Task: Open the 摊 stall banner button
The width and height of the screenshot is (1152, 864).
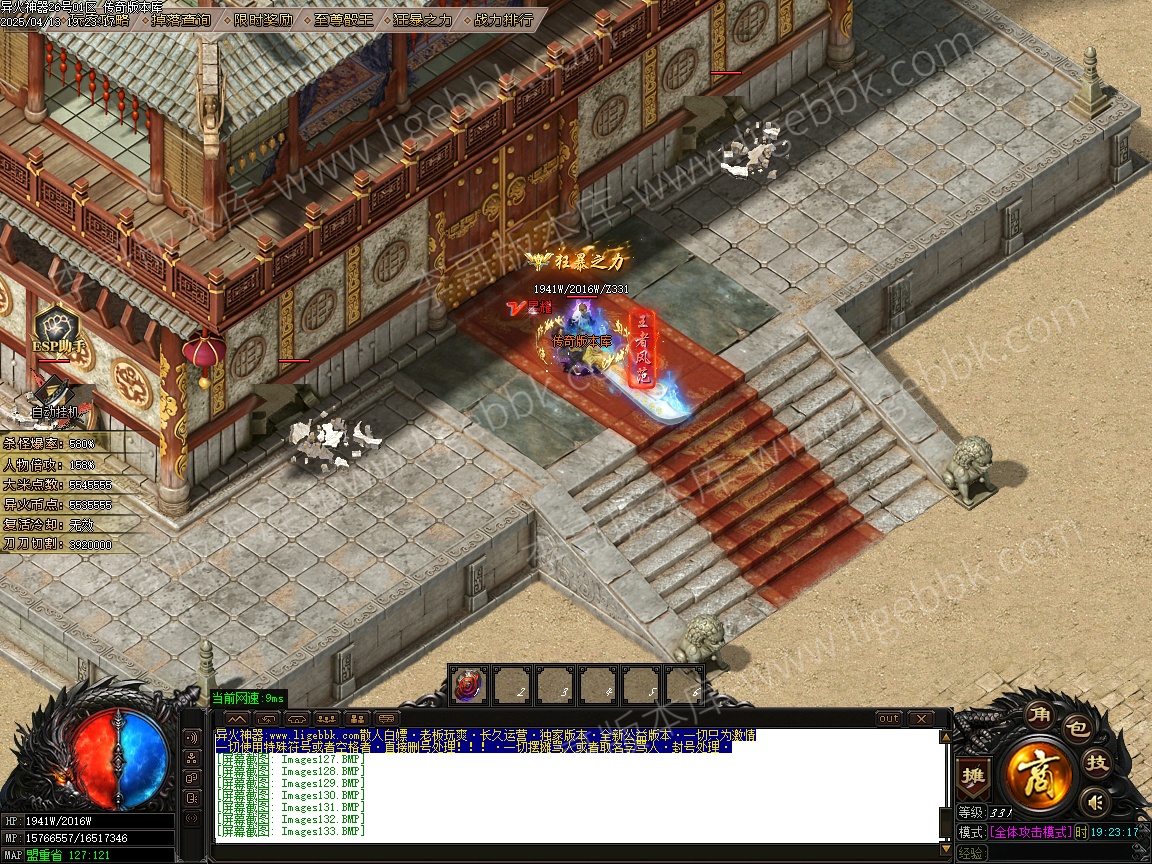Action: (972, 776)
